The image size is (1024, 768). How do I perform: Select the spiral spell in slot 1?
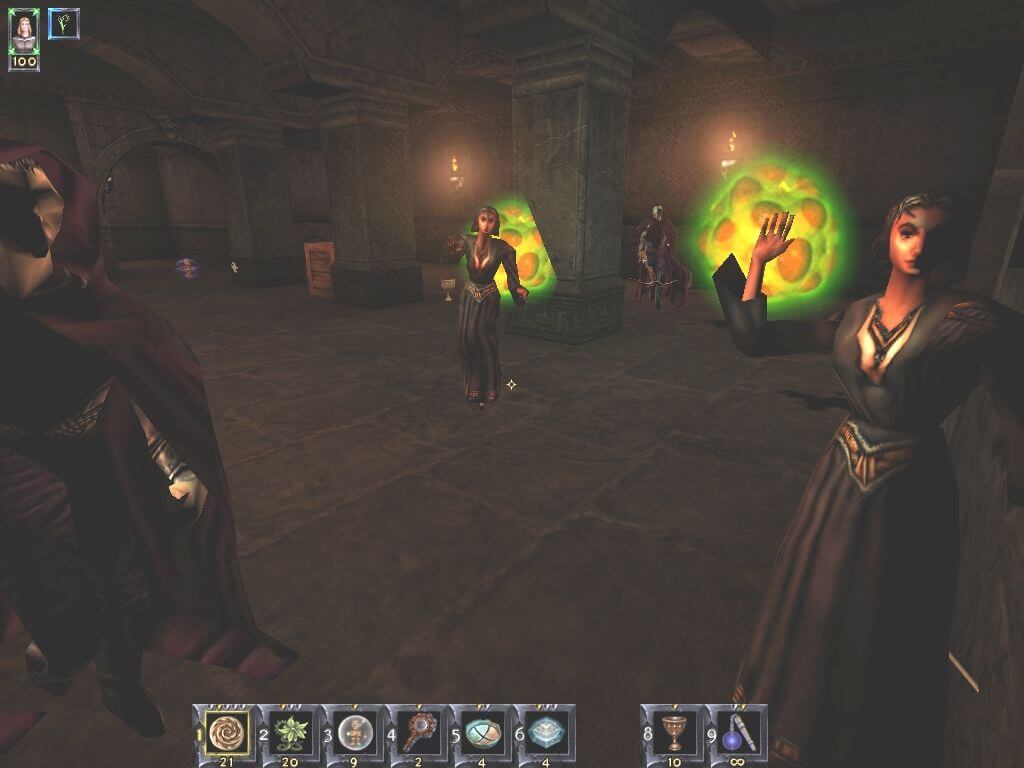coord(224,729)
